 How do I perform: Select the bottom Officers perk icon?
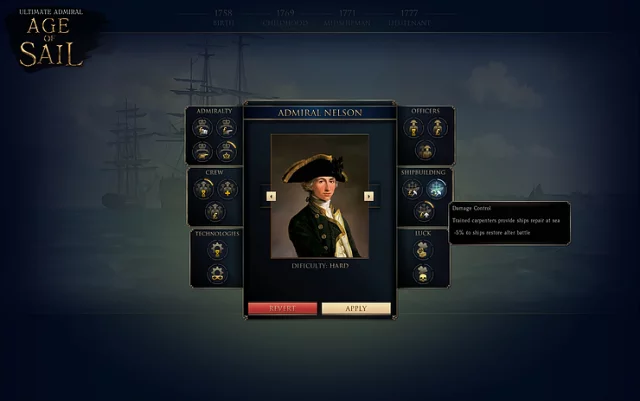[424, 151]
